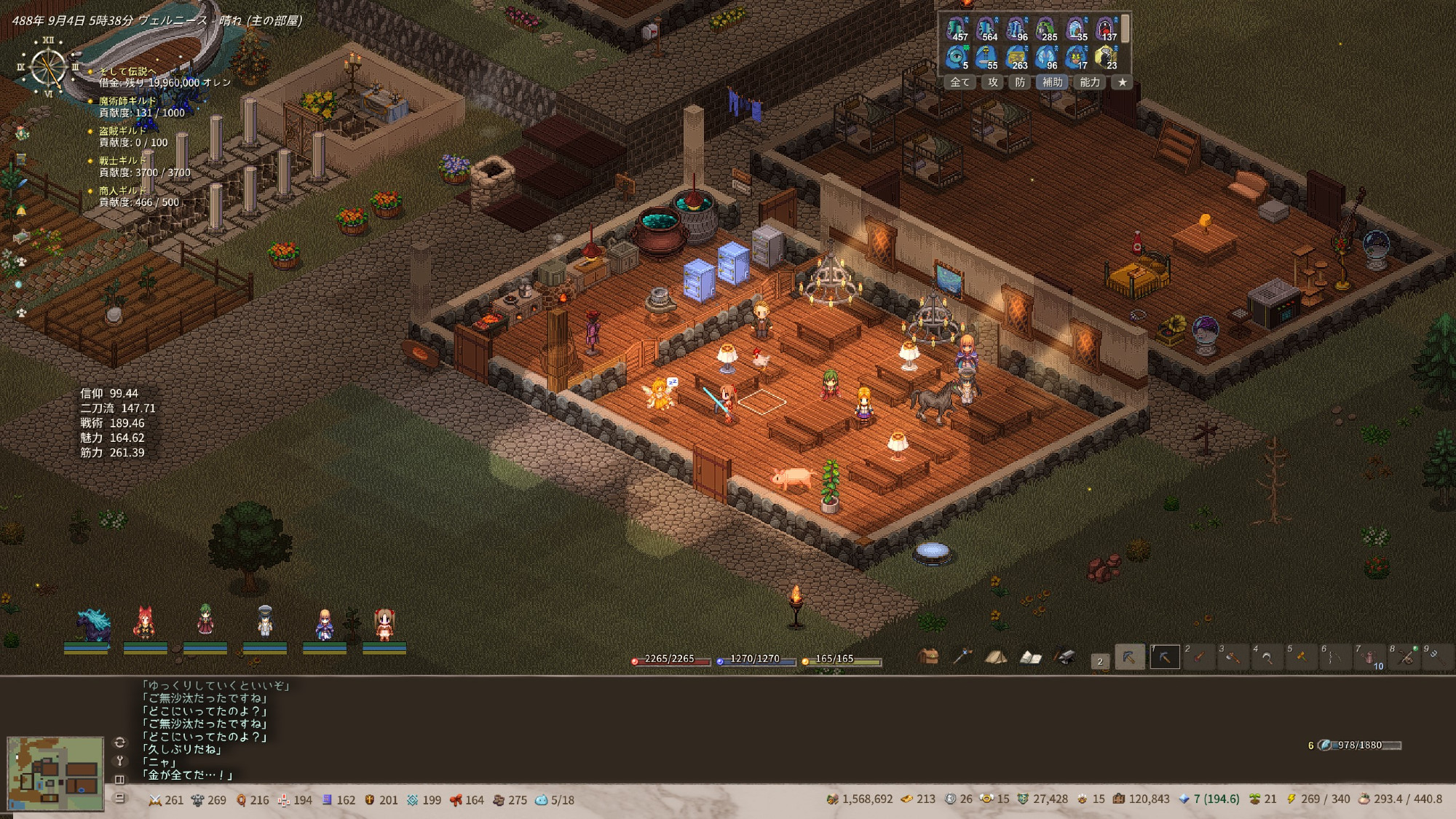Screen dimensions: 1456x819
Task: Cast the magnifying eye spell
Action: tap(957, 56)
